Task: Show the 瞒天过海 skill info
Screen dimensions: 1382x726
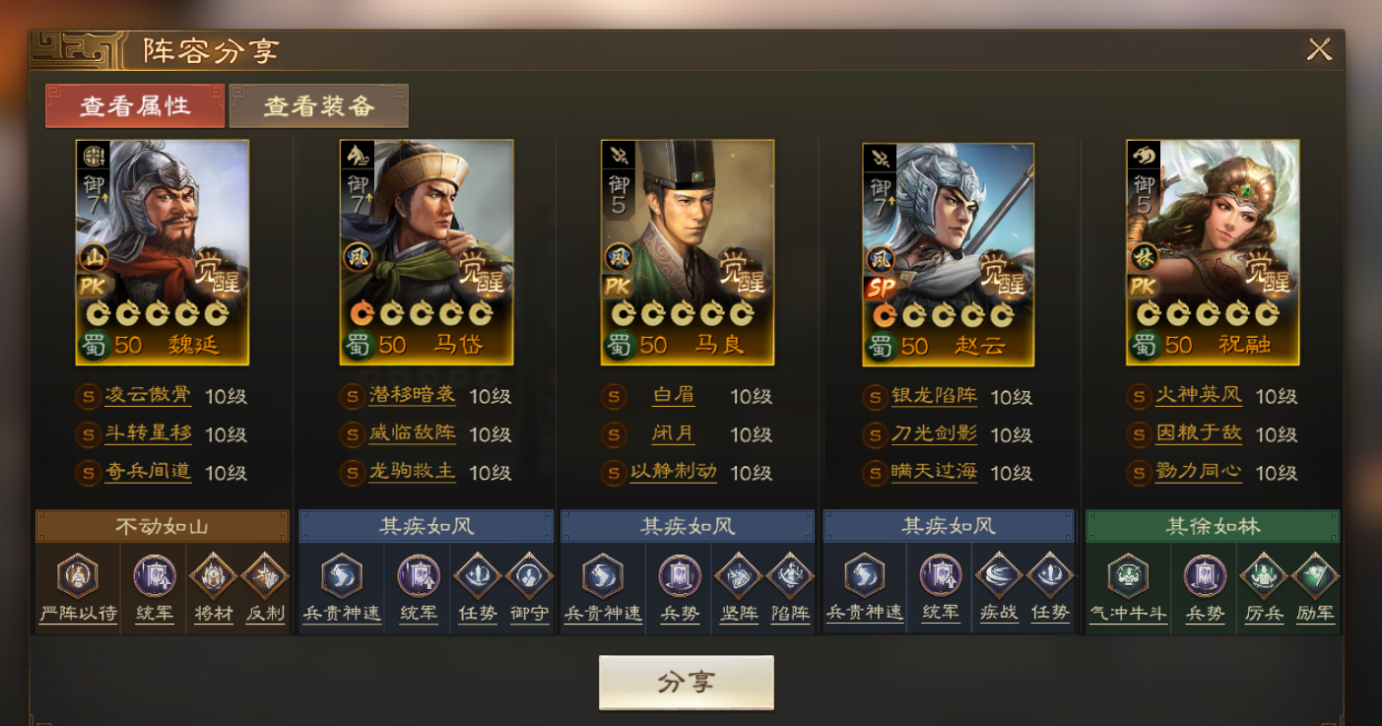Action: click(934, 472)
